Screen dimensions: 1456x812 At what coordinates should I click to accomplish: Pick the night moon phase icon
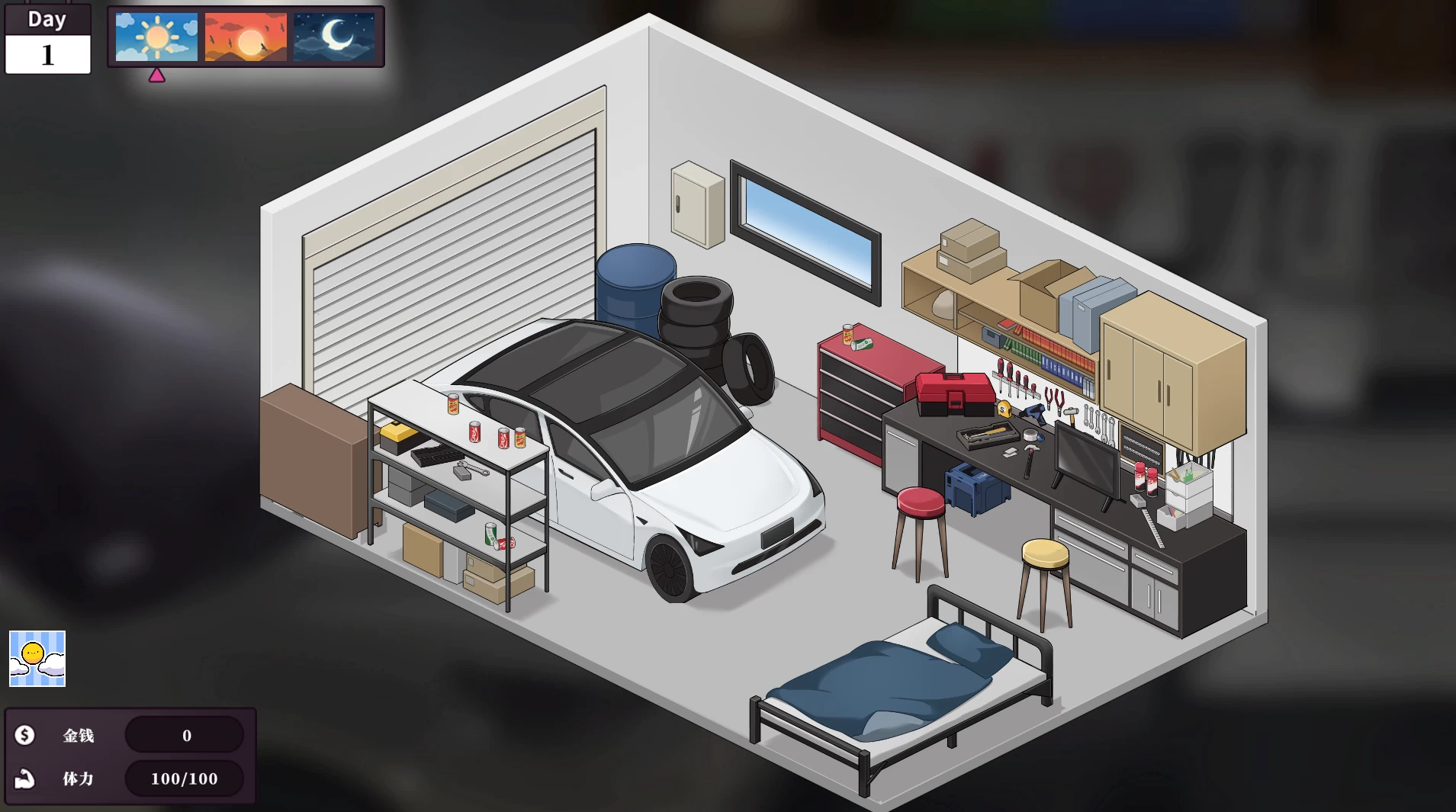(334, 37)
